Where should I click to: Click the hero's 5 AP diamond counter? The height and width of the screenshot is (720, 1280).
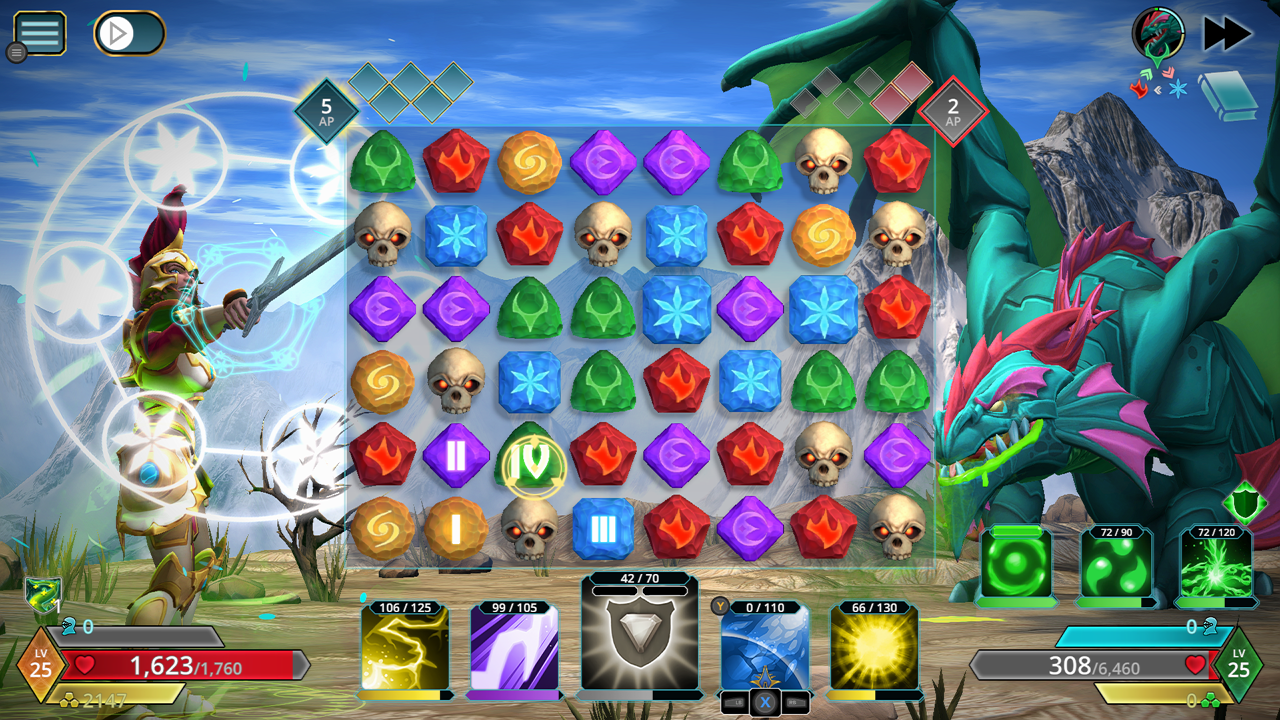point(324,108)
